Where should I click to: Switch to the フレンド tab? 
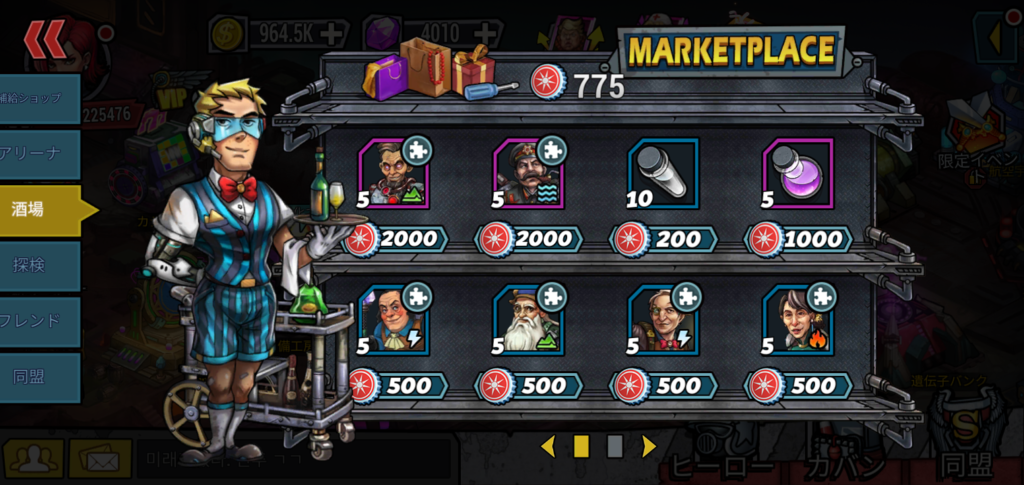[x=39, y=322]
